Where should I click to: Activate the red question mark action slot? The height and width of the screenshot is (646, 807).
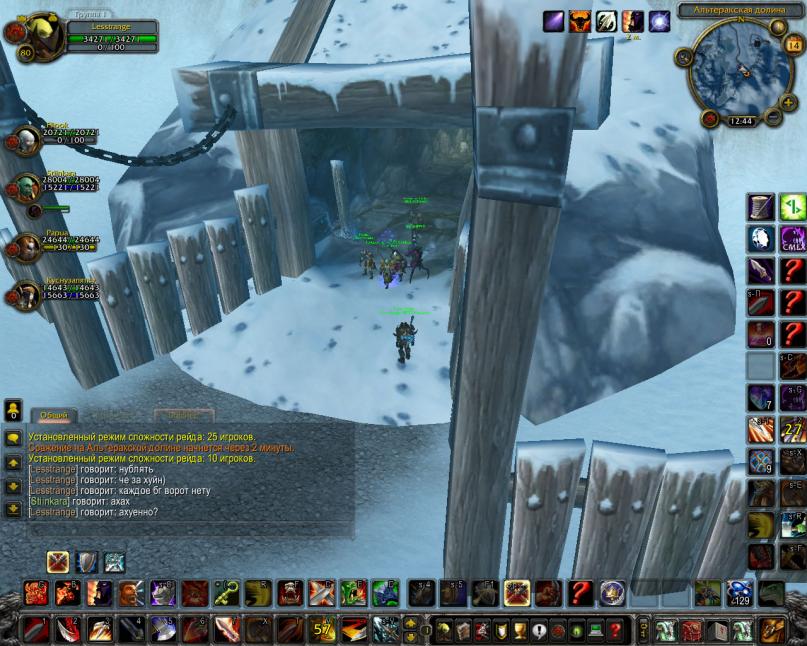(x=580, y=593)
